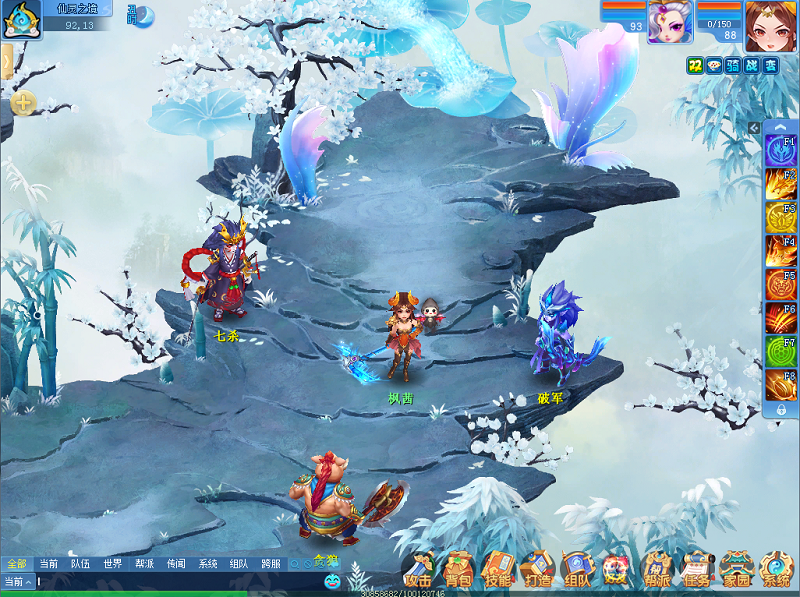800x597 pixels.
Task: Open the 打造 crafting menu
Action: [537, 569]
